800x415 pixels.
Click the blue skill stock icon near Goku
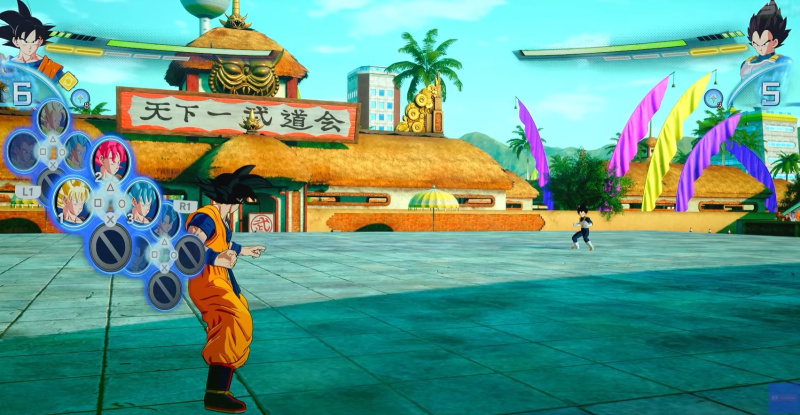pyautogui.click(x=79, y=97)
